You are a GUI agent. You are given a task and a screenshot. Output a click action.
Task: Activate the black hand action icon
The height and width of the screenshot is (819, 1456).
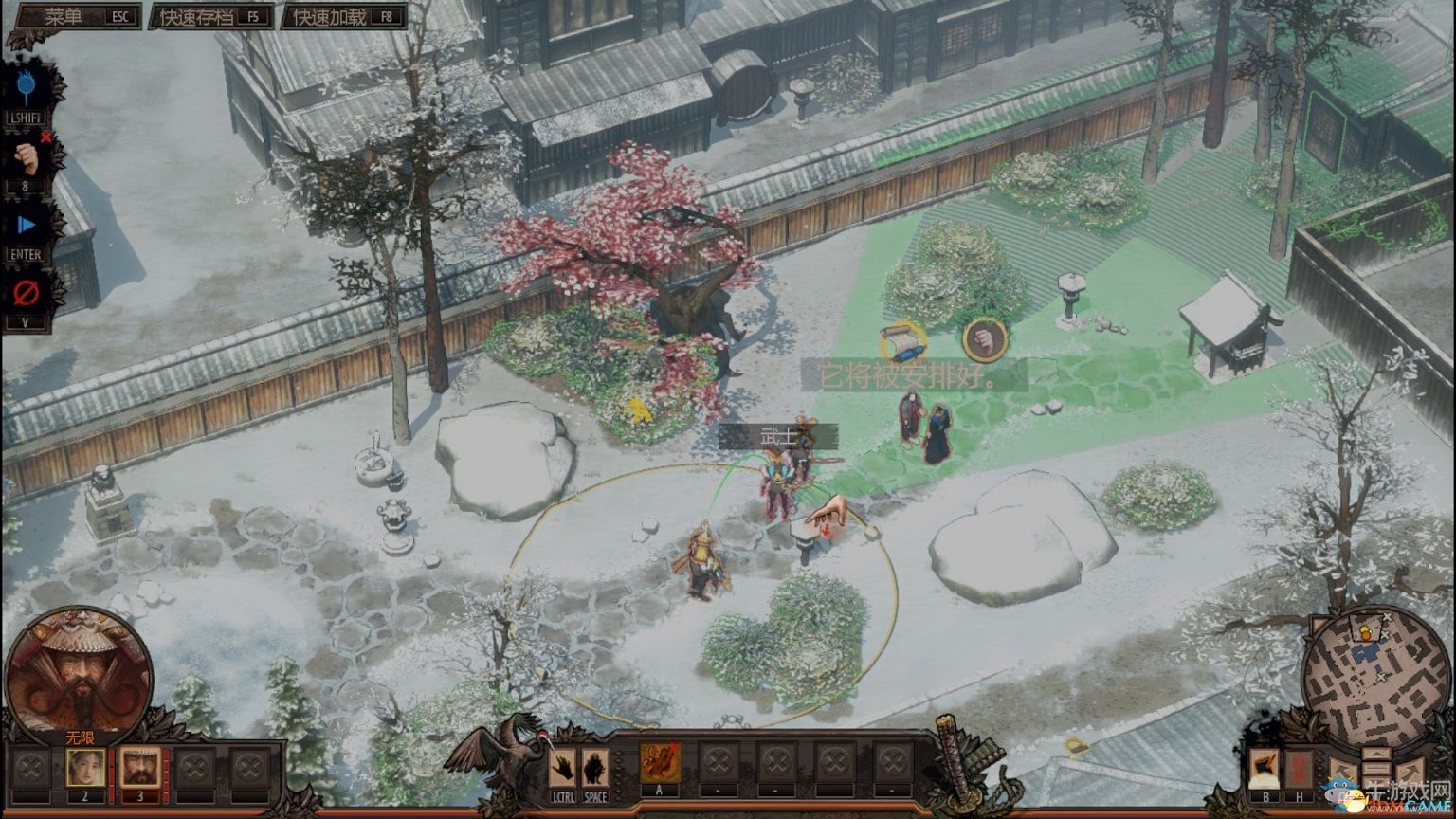pyautogui.click(x=563, y=767)
